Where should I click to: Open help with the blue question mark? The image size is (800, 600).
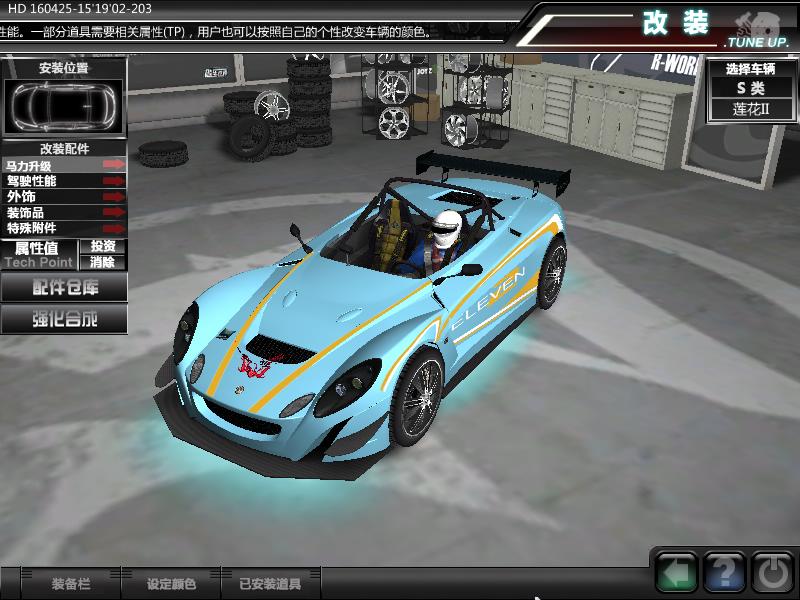724,573
